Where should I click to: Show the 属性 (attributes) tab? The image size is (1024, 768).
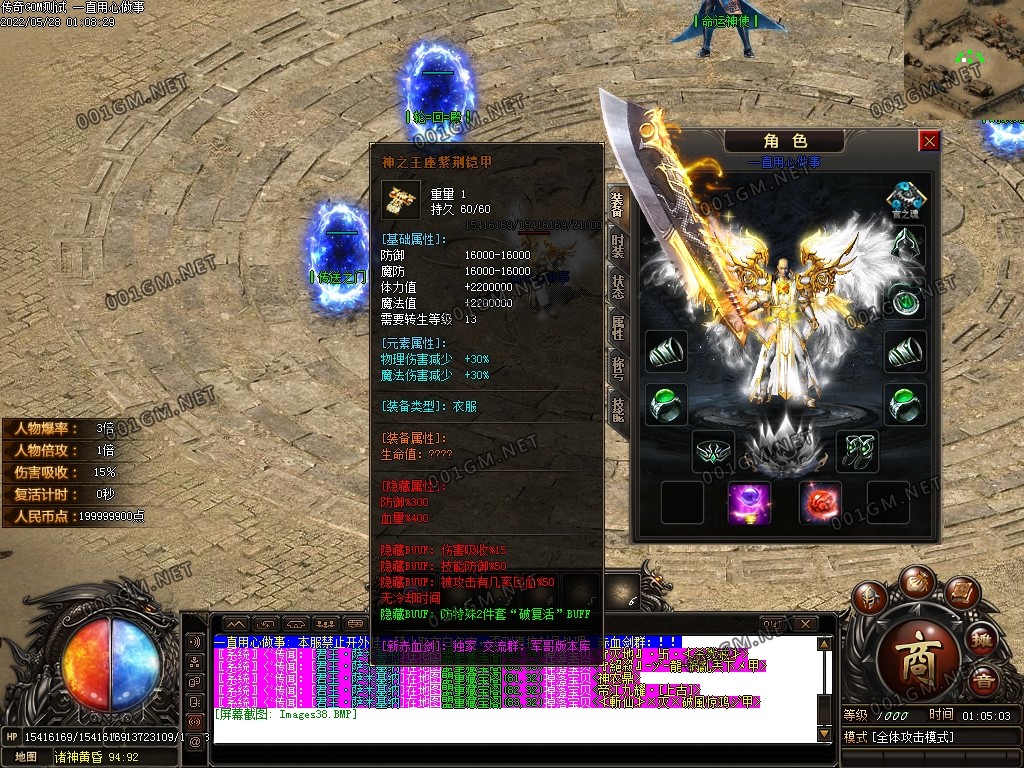(617, 328)
